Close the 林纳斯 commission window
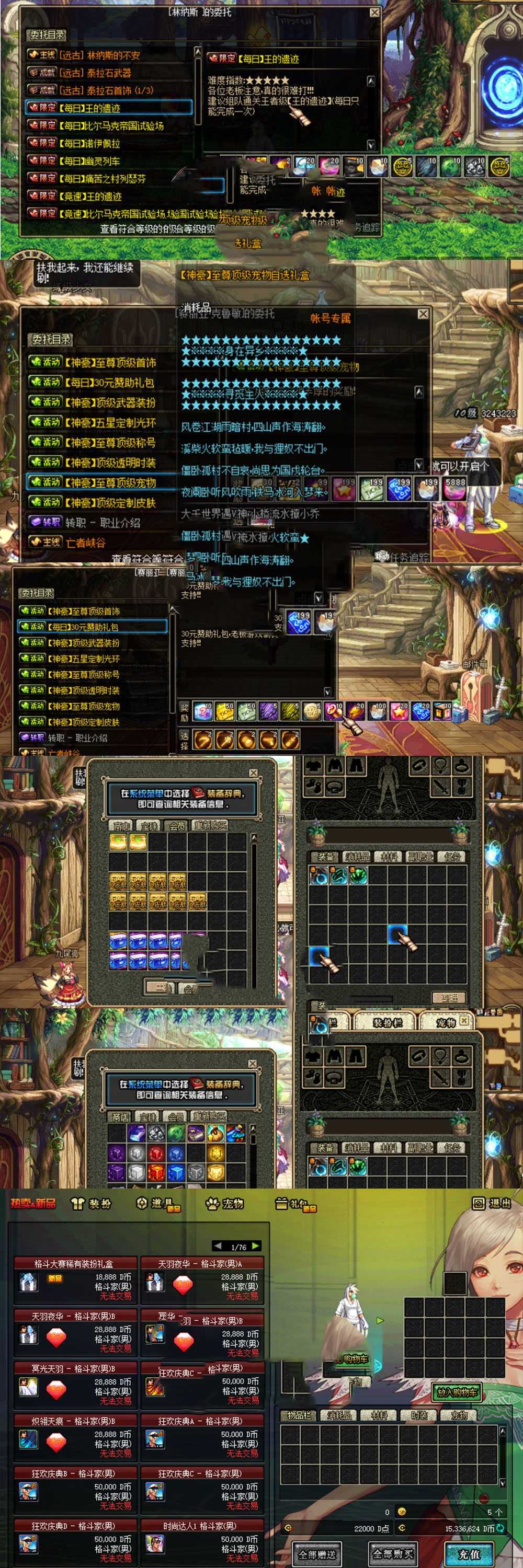The height and width of the screenshot is (1568, 523). coord(375,12)
